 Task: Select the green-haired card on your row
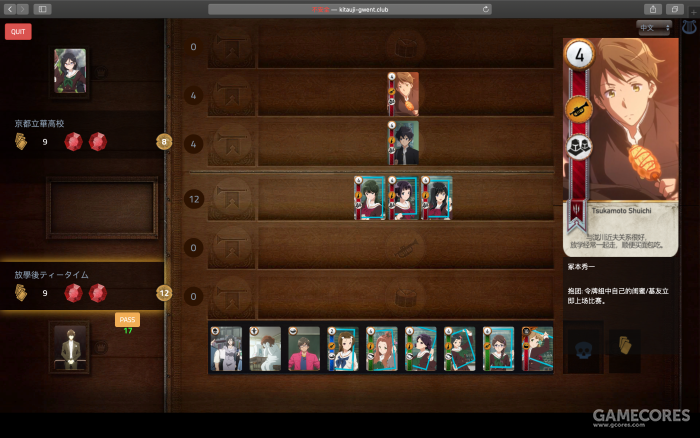coord(369,198)
